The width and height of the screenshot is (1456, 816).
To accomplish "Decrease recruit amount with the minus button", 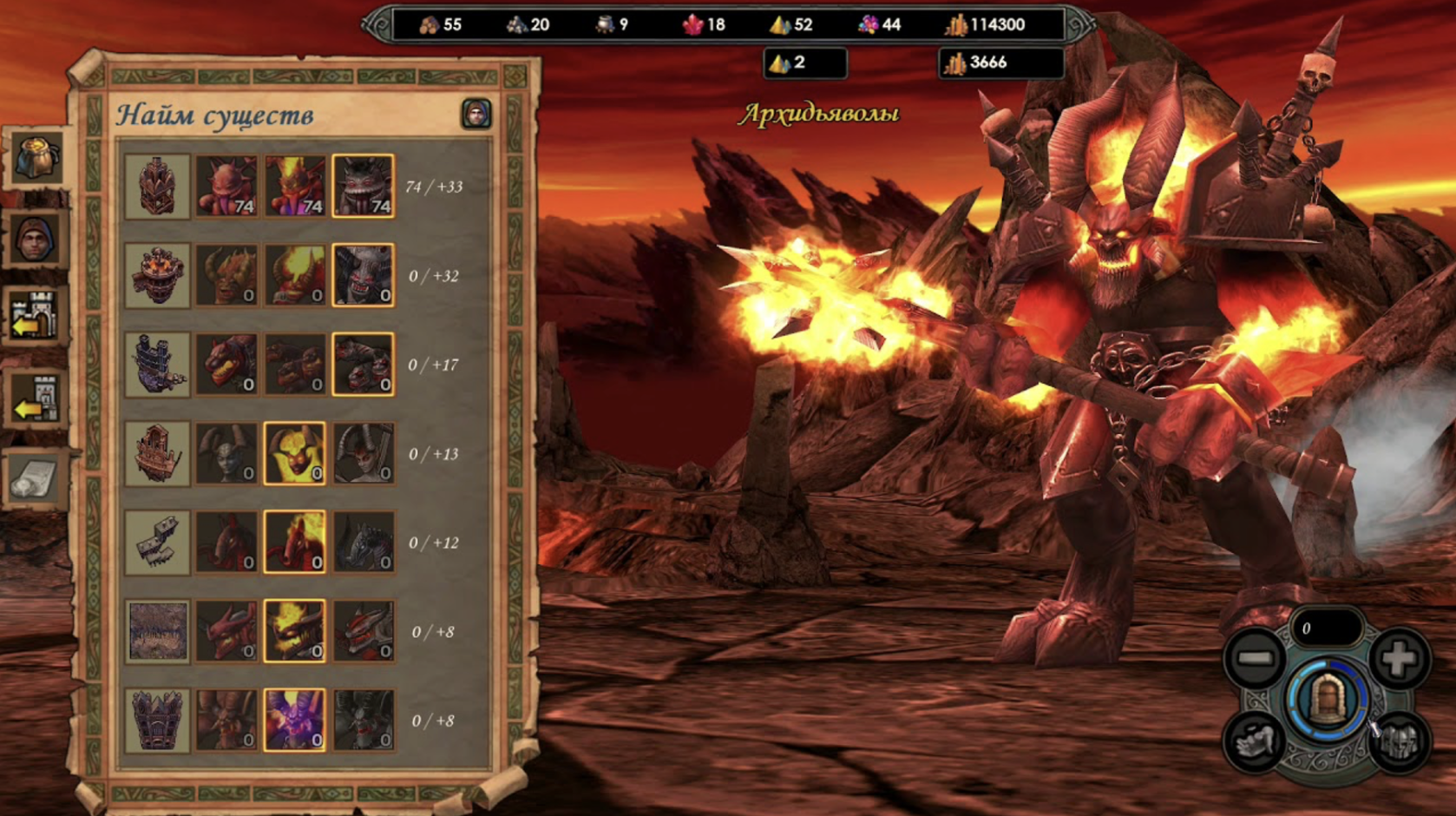I will pyautogui.click(x=1255, y=659).
